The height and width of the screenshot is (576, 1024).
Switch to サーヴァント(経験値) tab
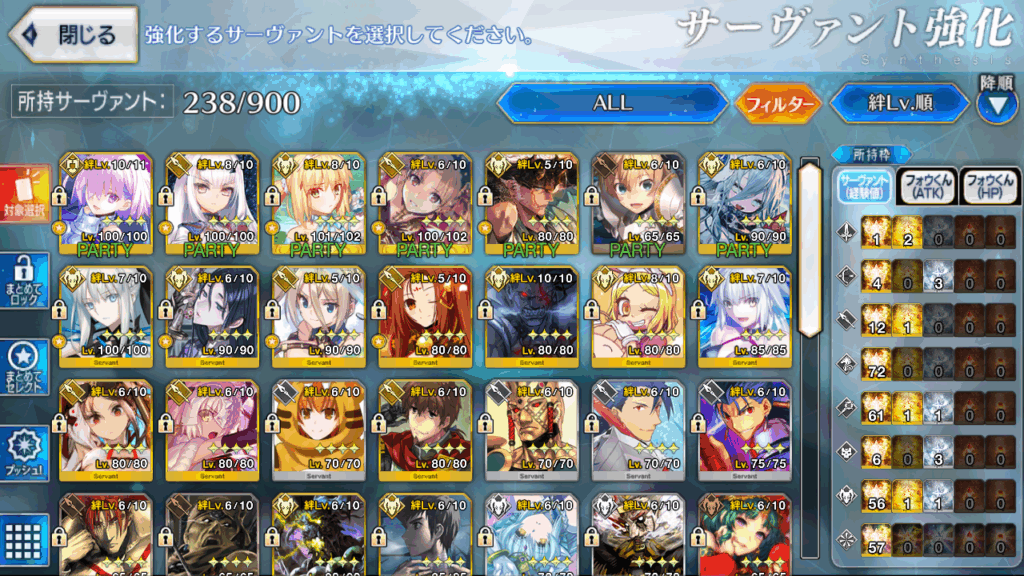863,187
